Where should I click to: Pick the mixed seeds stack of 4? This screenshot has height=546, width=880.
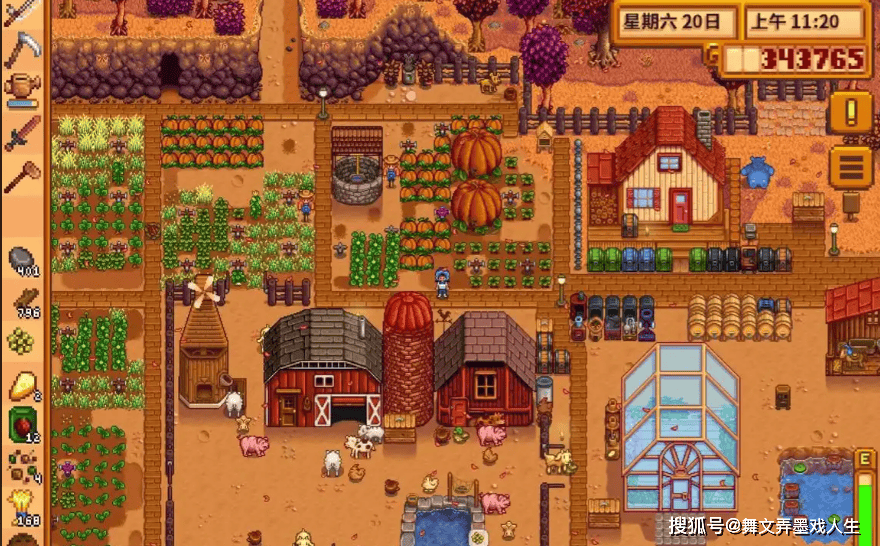(22, 466)
